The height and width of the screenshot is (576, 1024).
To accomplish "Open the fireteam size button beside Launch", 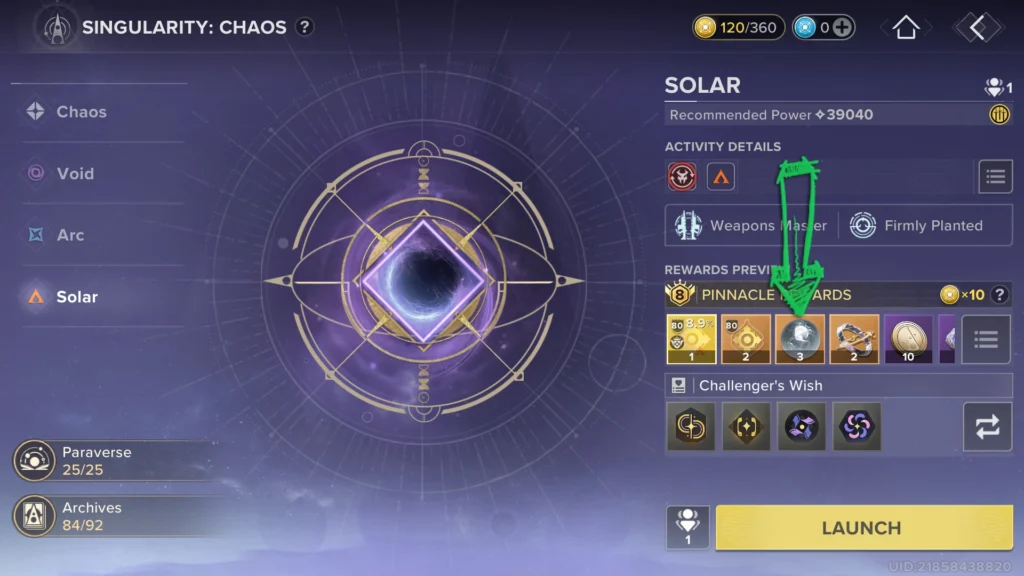I will point(688,527).
